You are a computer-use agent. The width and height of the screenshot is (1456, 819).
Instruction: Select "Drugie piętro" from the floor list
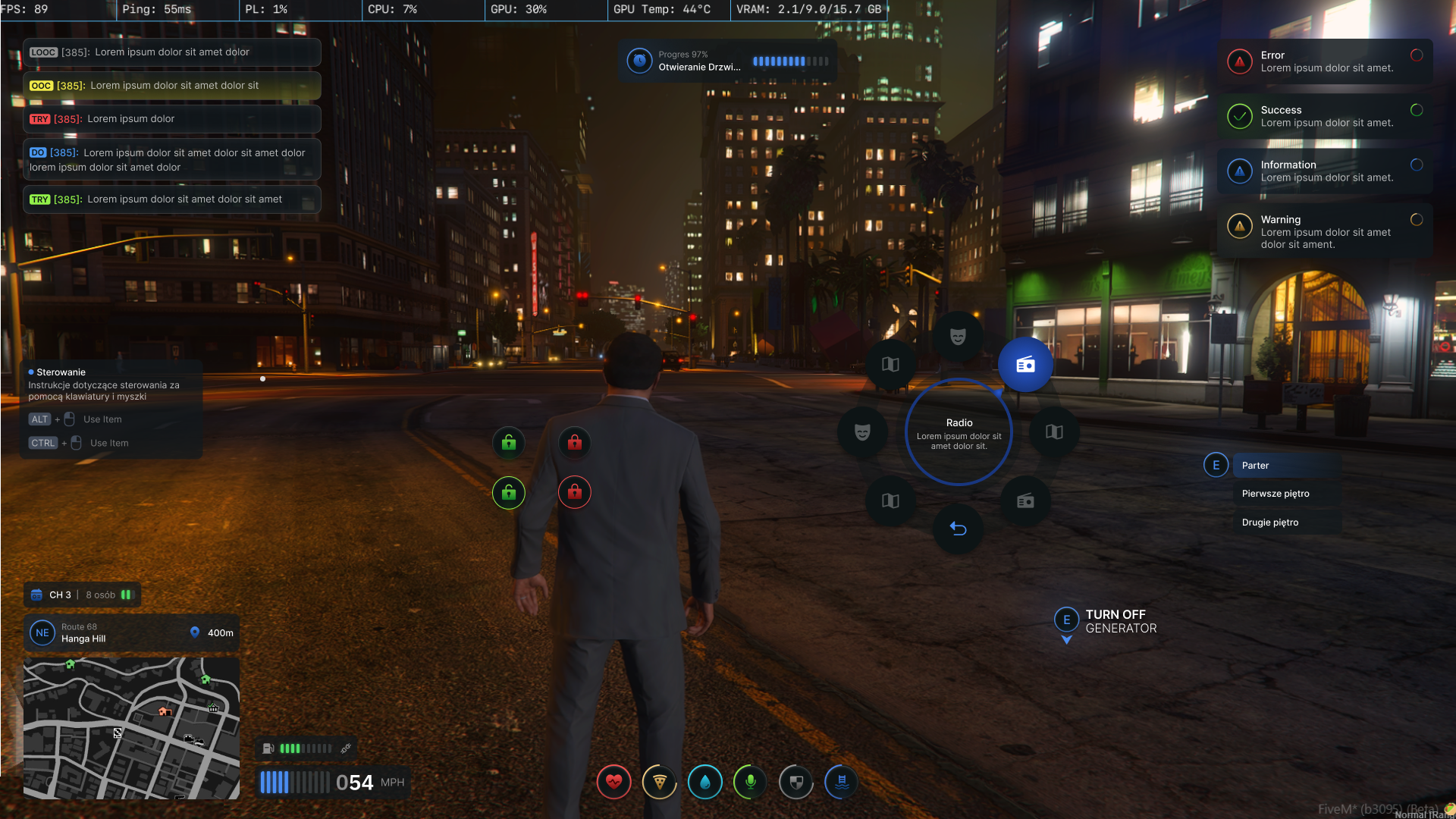pos(1269,522)
